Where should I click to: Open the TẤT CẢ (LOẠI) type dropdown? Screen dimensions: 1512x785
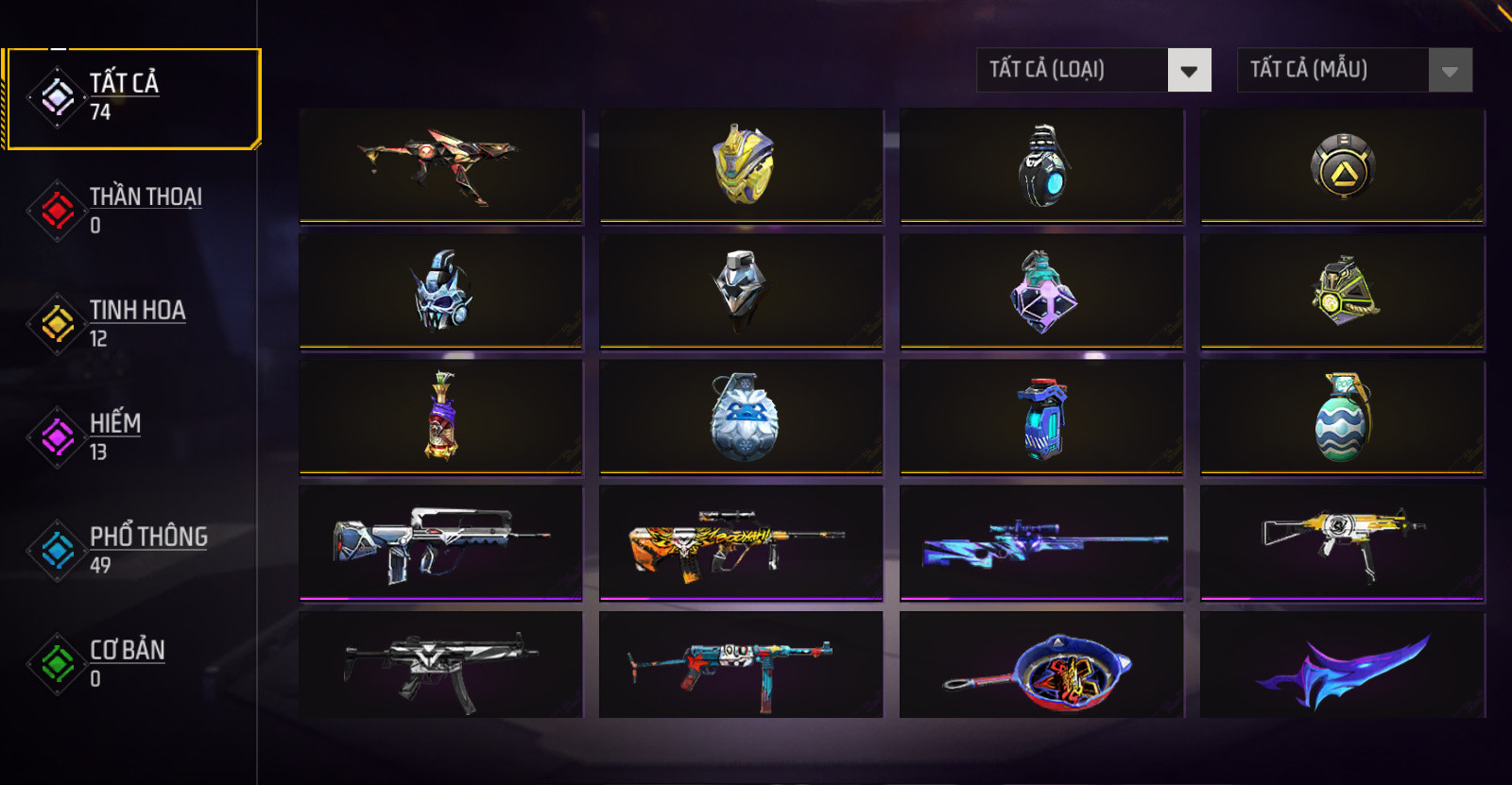click(x=1093, y=70)
